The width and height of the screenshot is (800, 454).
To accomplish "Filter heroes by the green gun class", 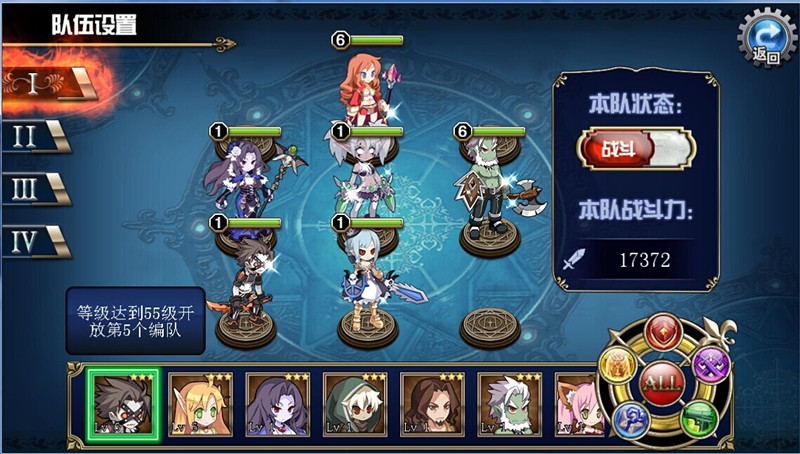I will point(701,419).
